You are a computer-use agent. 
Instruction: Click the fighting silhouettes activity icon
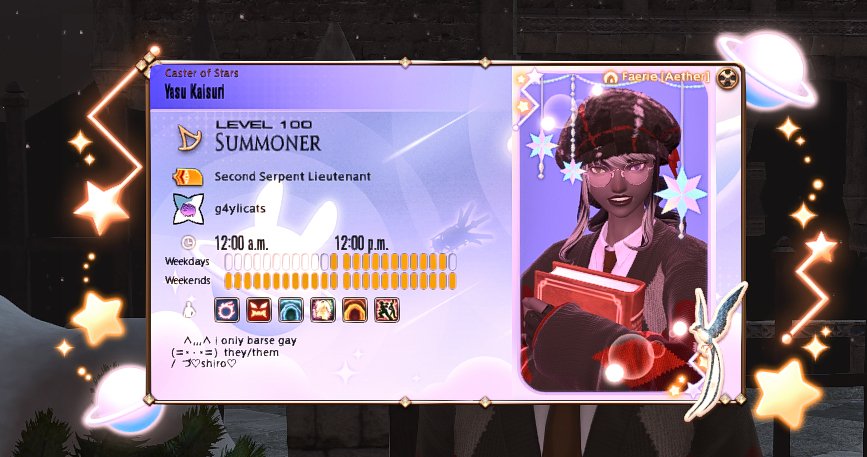point(387,309)
